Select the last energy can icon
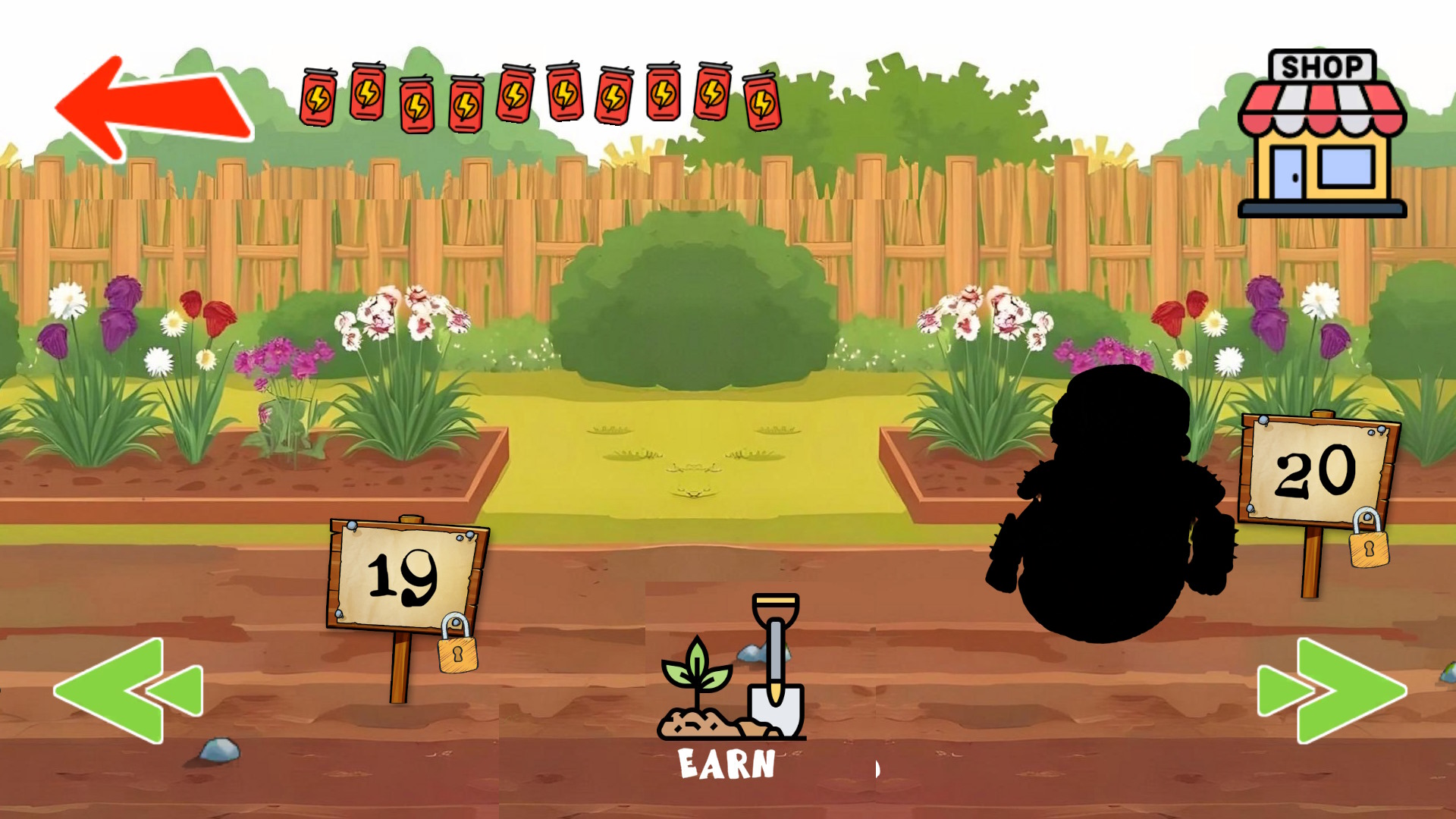This screenshot has height=819, width=1456. pos(762,102)
